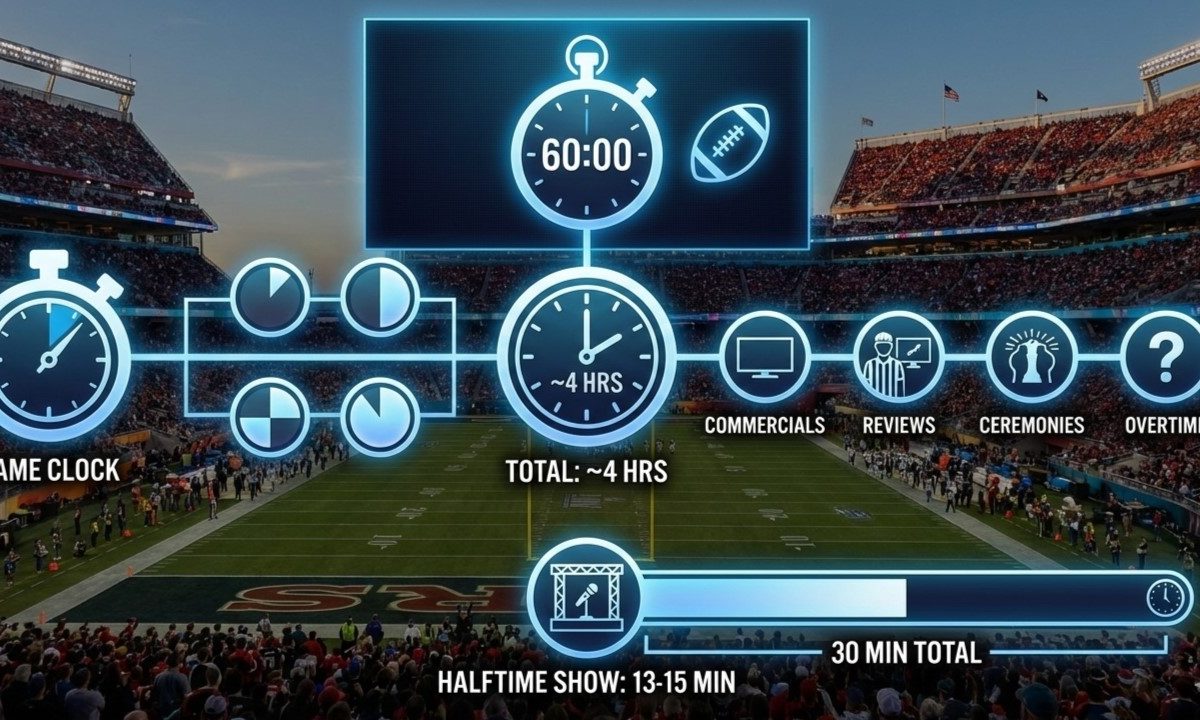Screen dimensions: 1200x720
Task: Click the football icon
Action: (x=730, y=143)
